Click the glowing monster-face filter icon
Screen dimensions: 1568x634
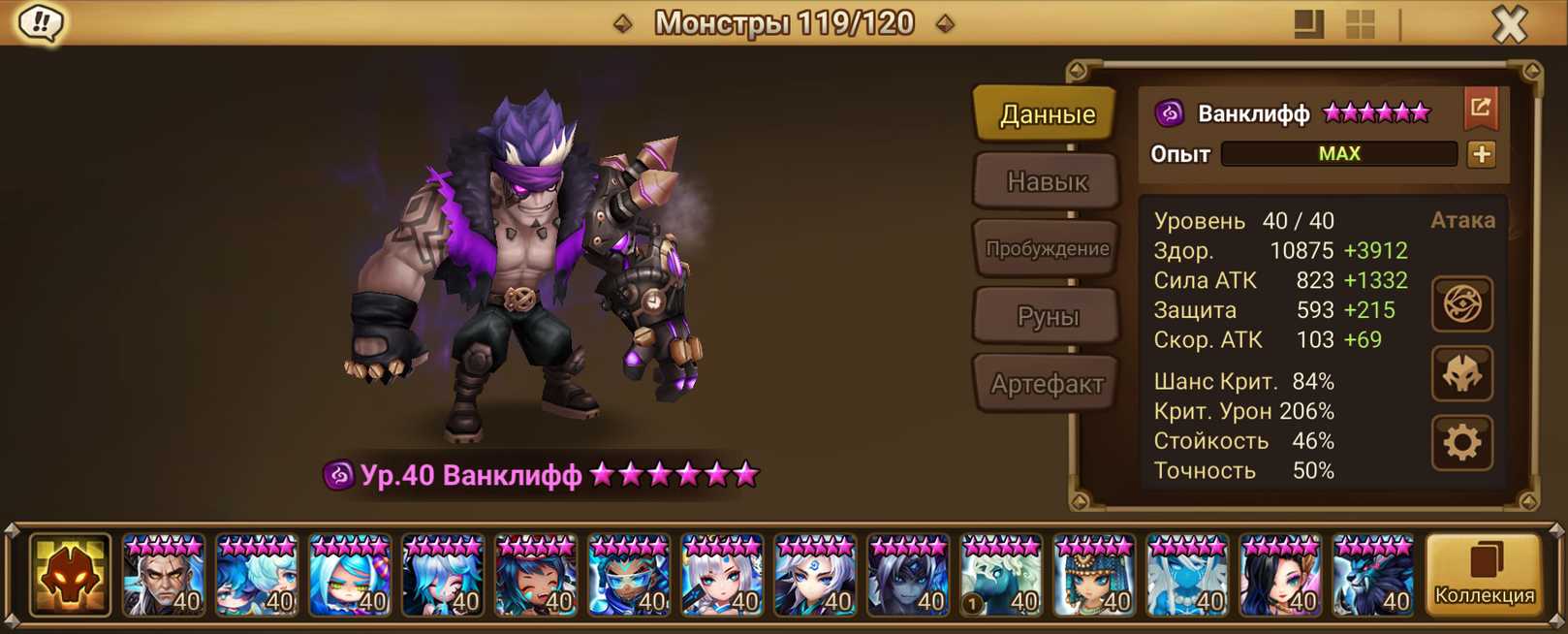point(70,576)
